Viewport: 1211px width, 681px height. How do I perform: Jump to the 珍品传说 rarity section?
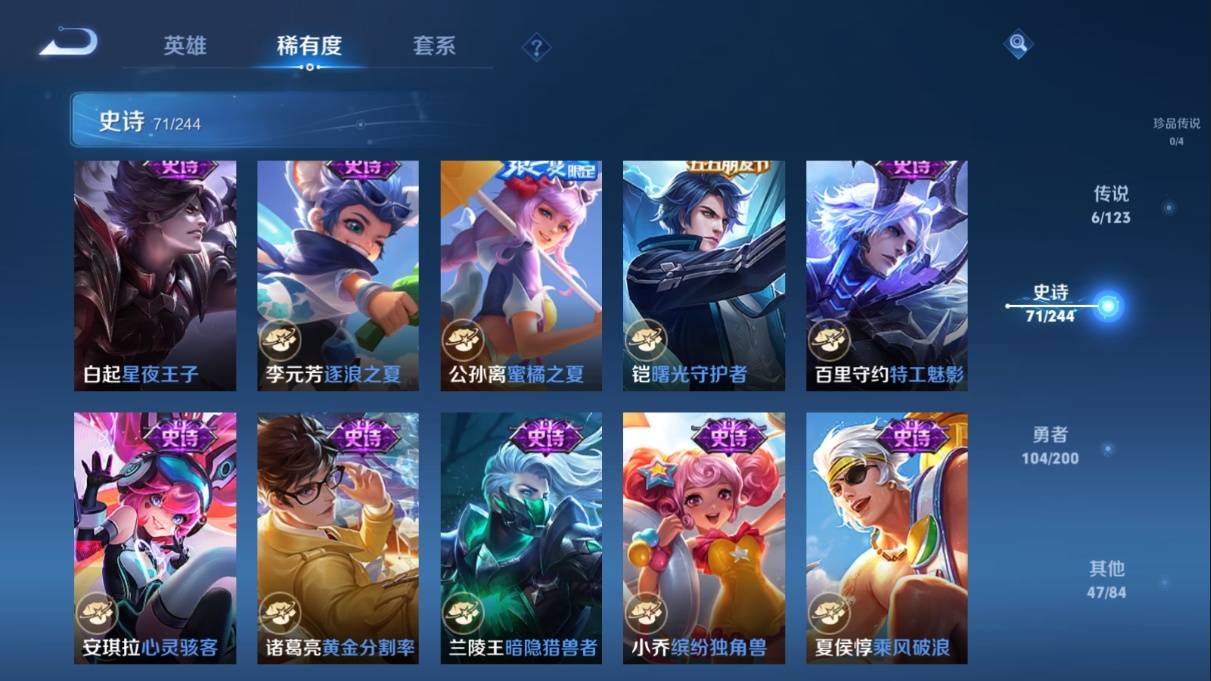(1176, 131)
